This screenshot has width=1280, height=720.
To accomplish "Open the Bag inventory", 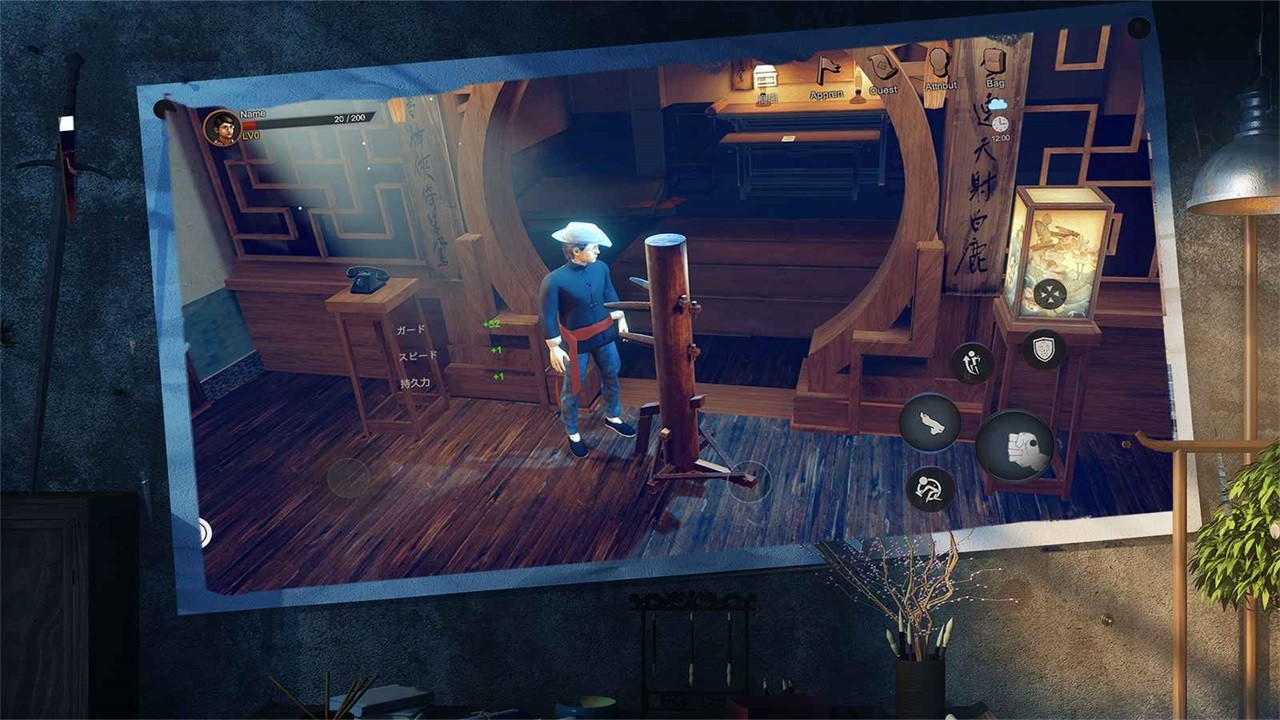I will (993, 62).
